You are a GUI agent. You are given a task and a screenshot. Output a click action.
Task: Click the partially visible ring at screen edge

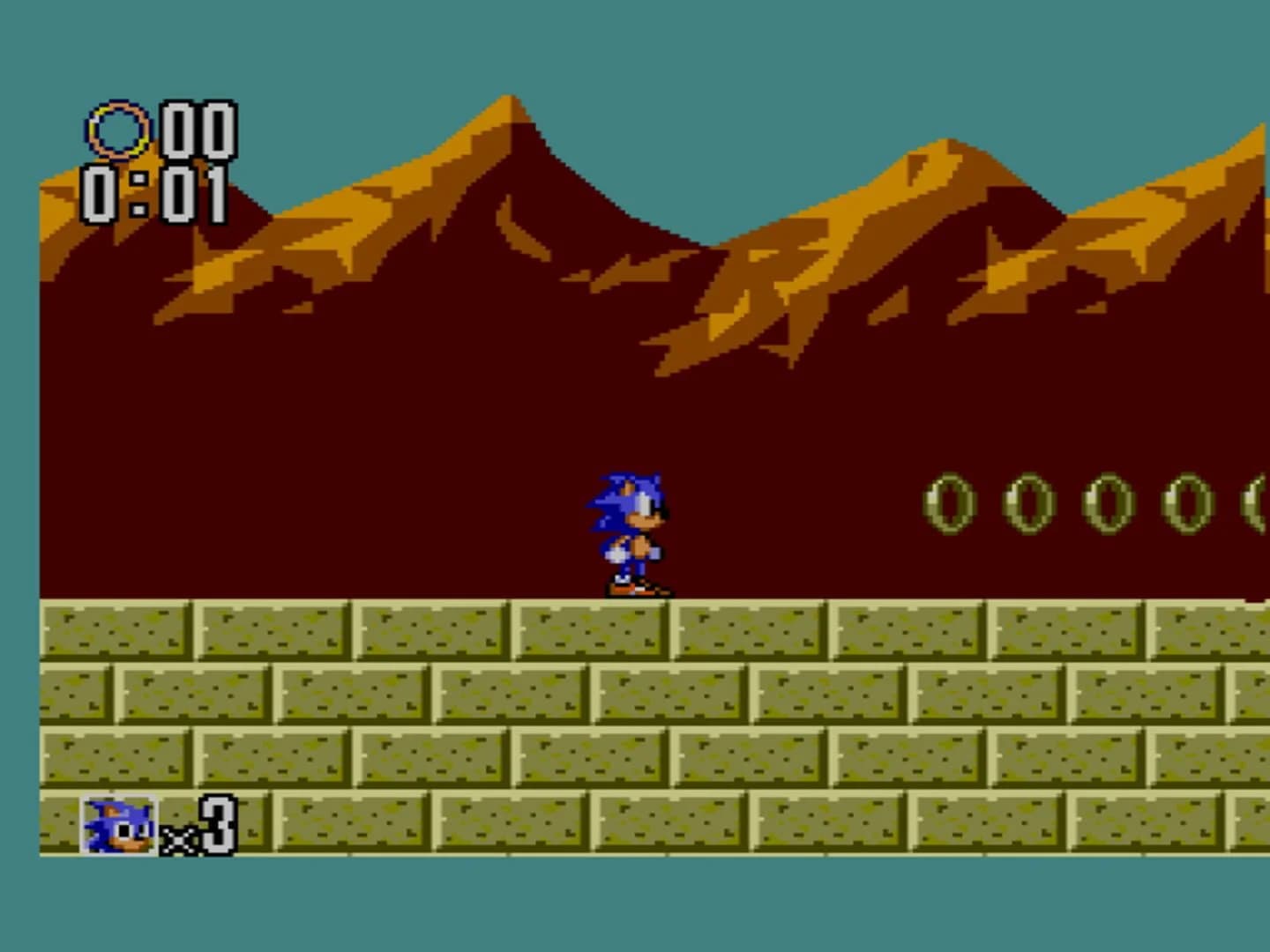[1259, 502]
